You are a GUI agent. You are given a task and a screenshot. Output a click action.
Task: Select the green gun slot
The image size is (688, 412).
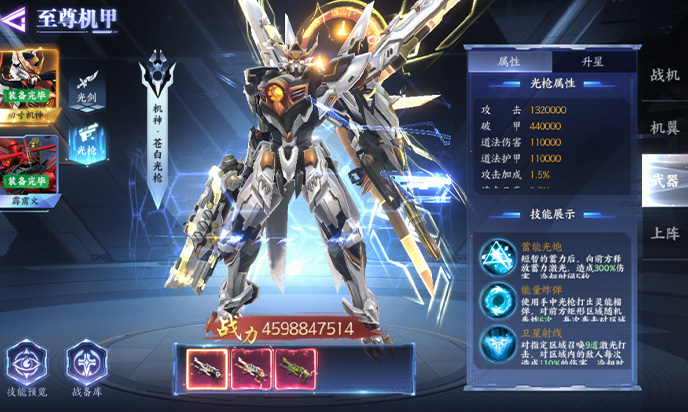tap(296, 366)
